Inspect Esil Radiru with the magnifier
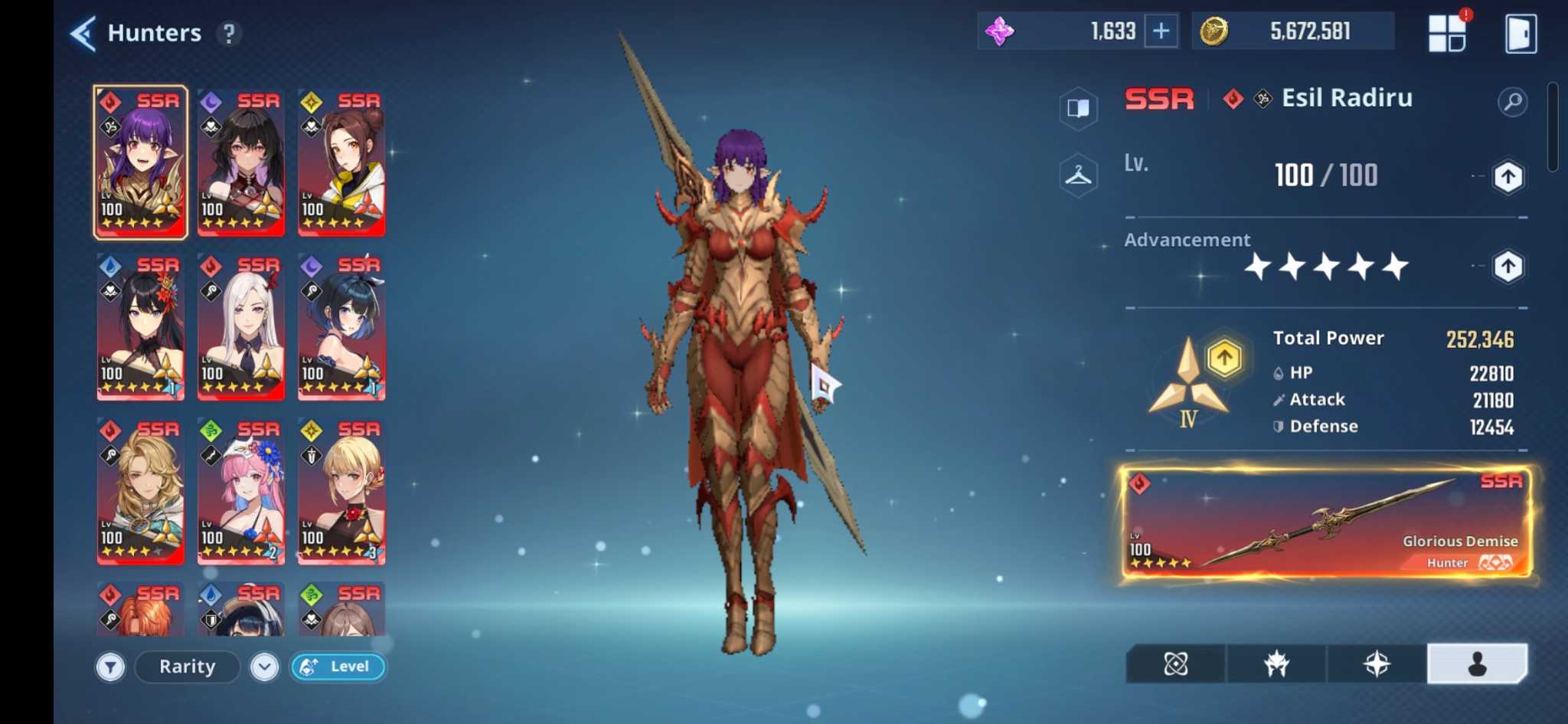This screenshot has width=1568, height=724. 1512,102
